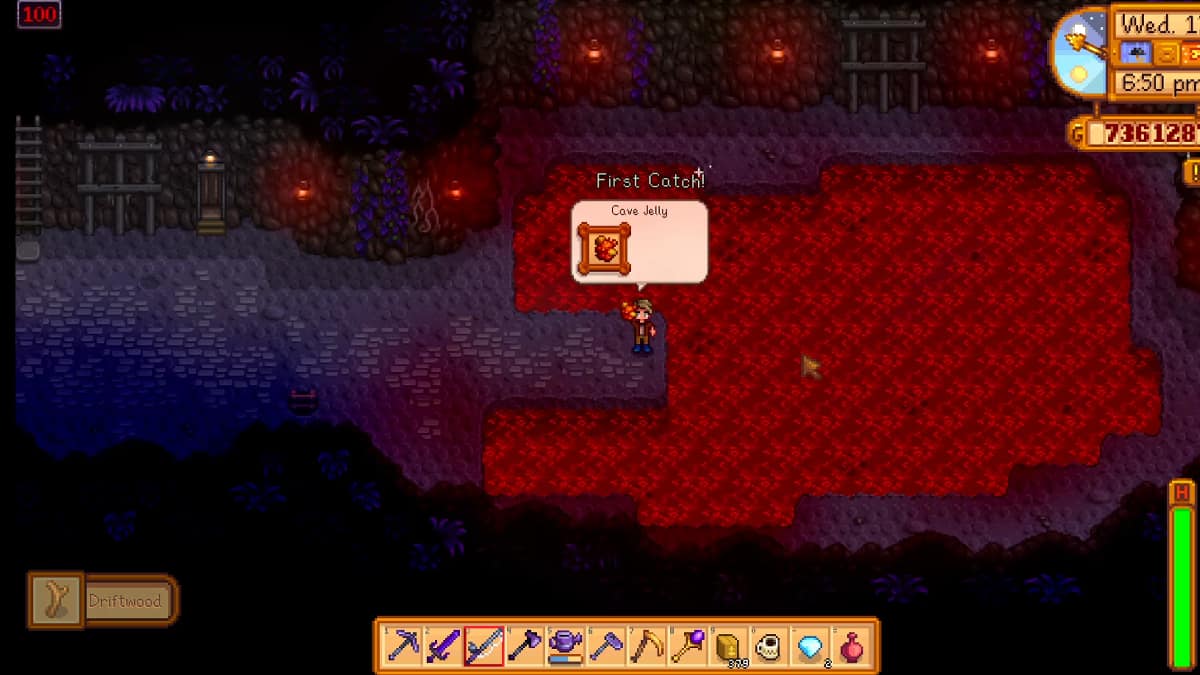
Task: Select the purple-orb scepter slot
Action: 688,646
